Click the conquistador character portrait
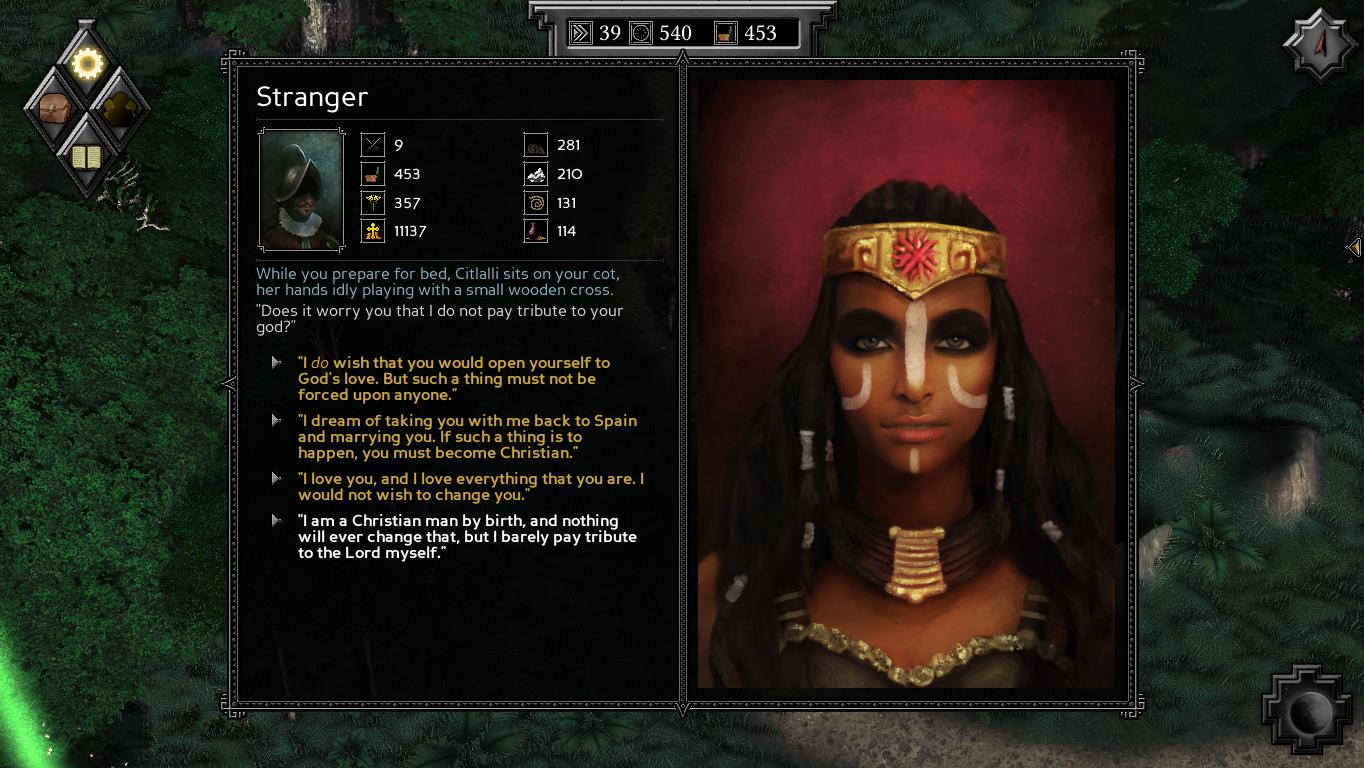This screenshot has width=1364, height=768. pyautogui.click(x=300, y=190)
